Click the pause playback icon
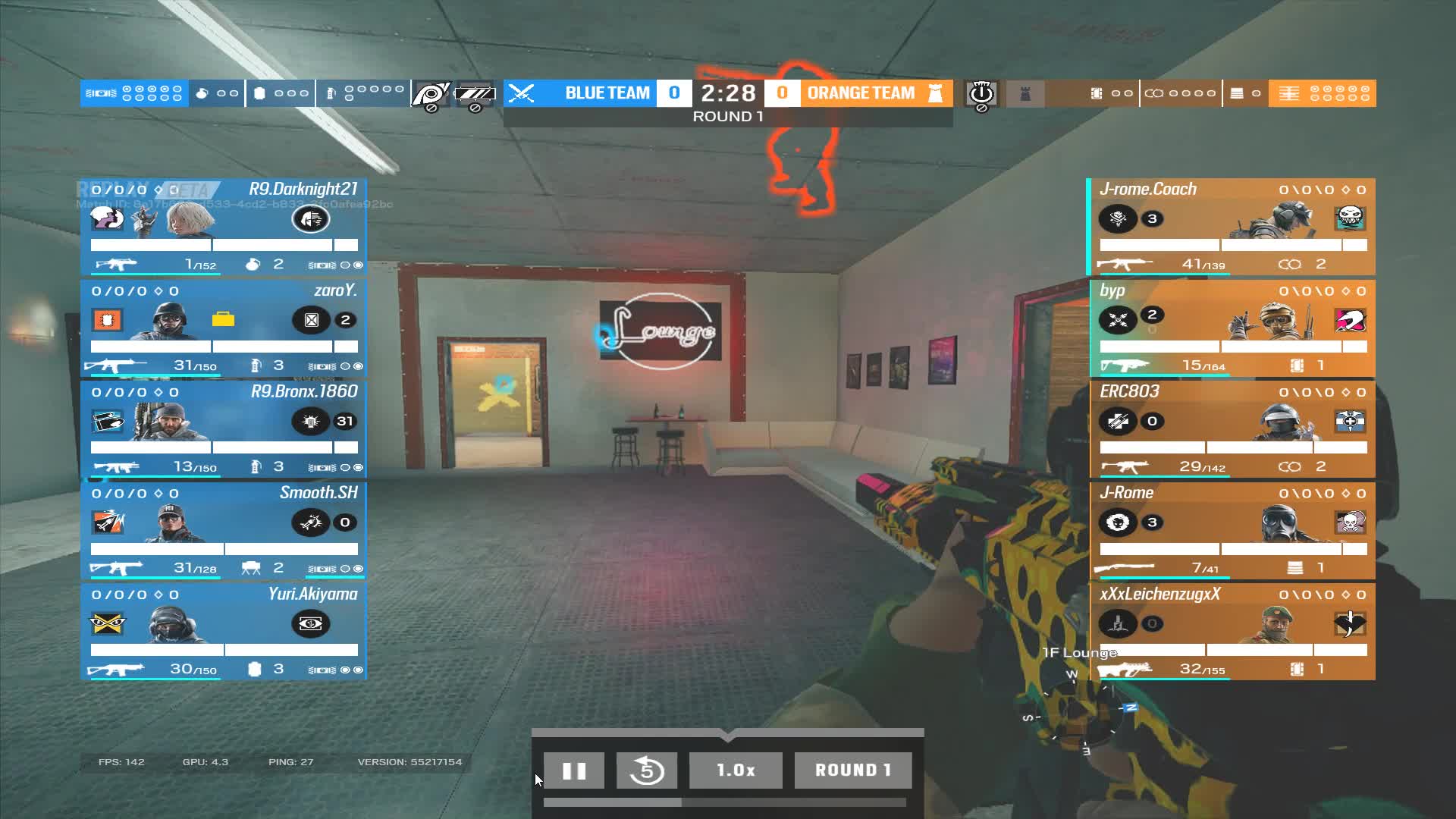The image size is (1456, 819). click(x=574, y=770)
